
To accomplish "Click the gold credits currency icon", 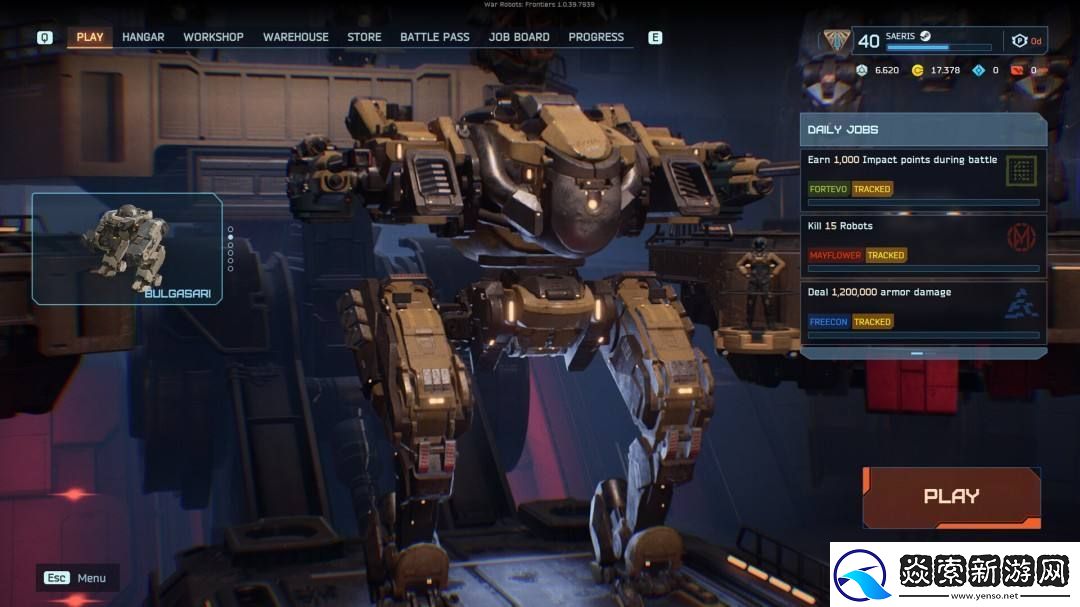I will pyautogui.click(x=917, y=70).
